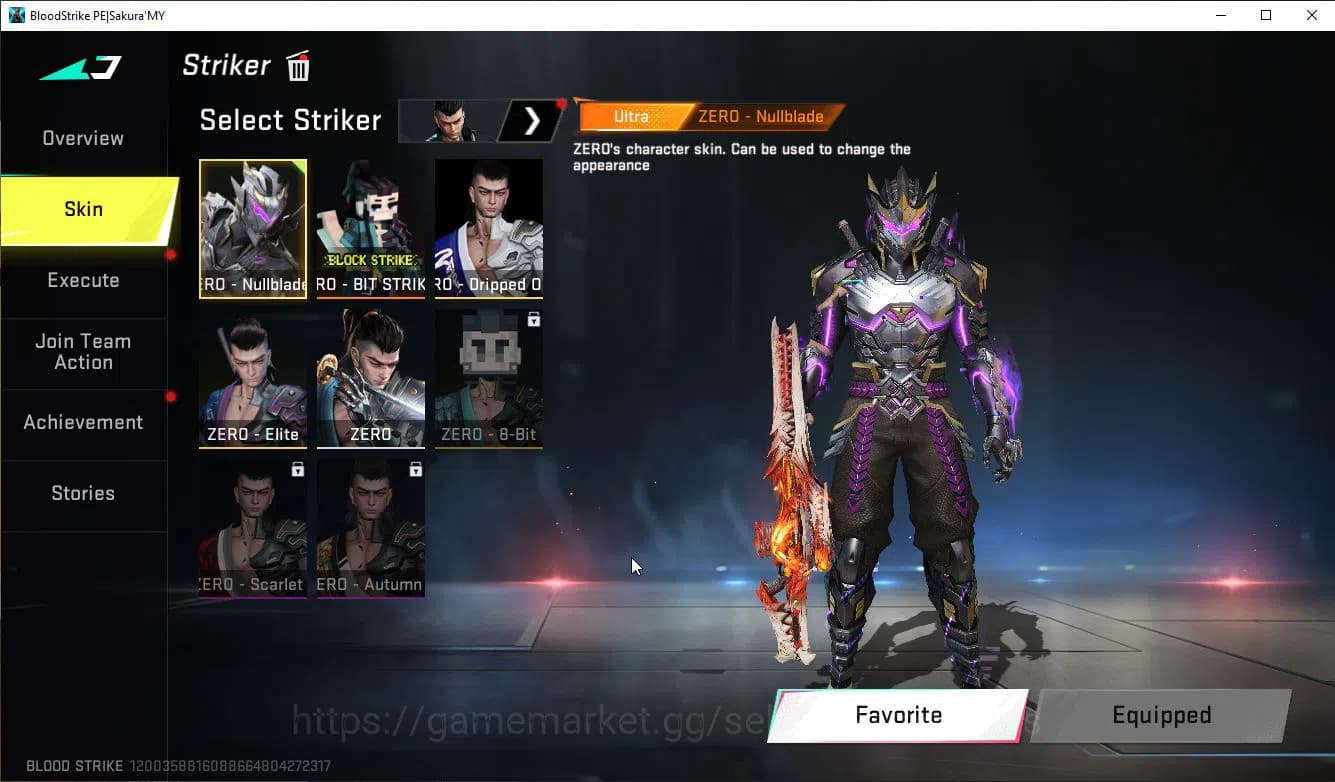The image size is (1335, 782).
Task: Select the ZERO - BIT STRIKE skin
Action: click(x=370, y=228)
